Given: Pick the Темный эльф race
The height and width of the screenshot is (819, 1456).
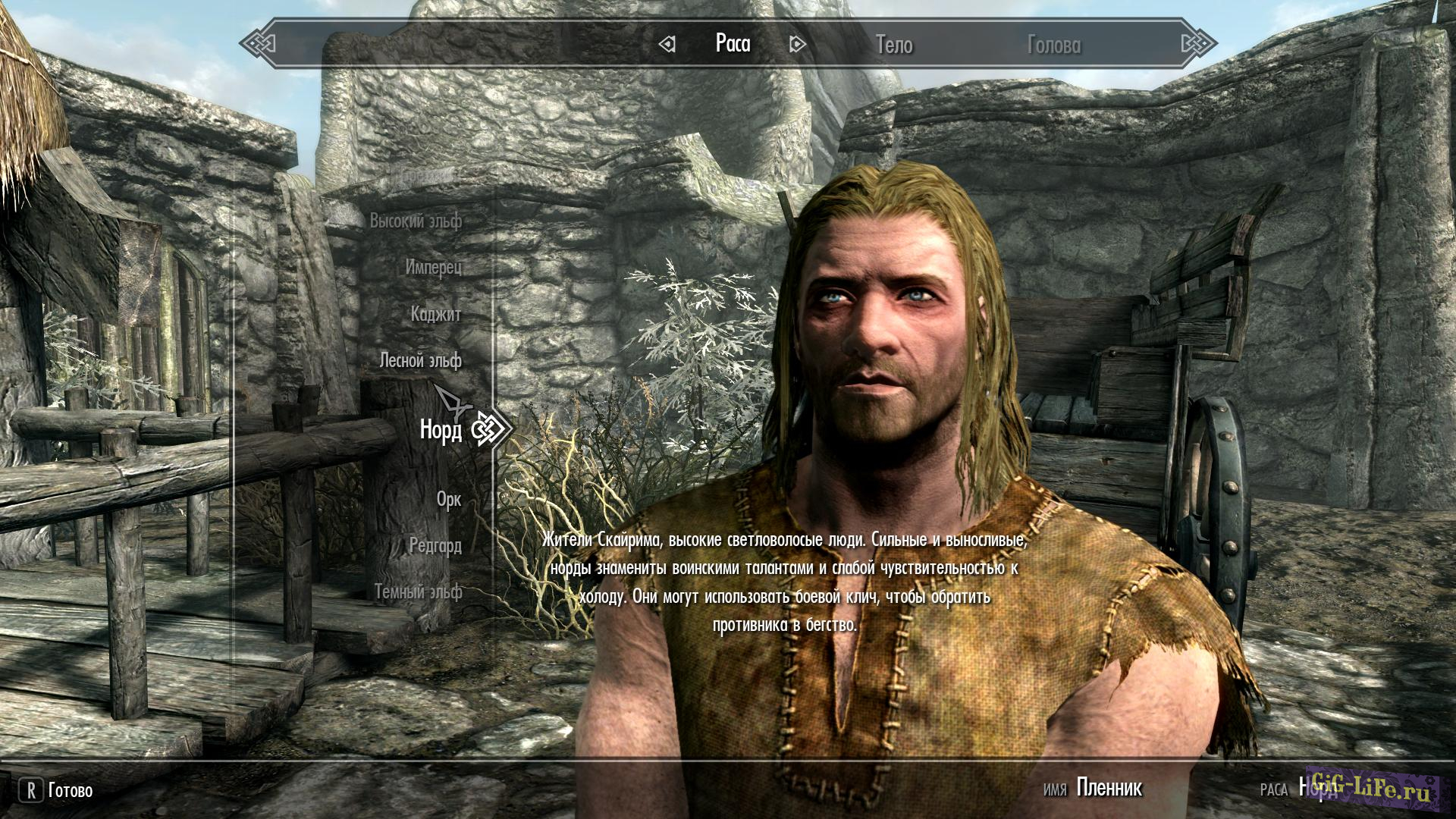Looking at the screenshot, I should [418, 591].
